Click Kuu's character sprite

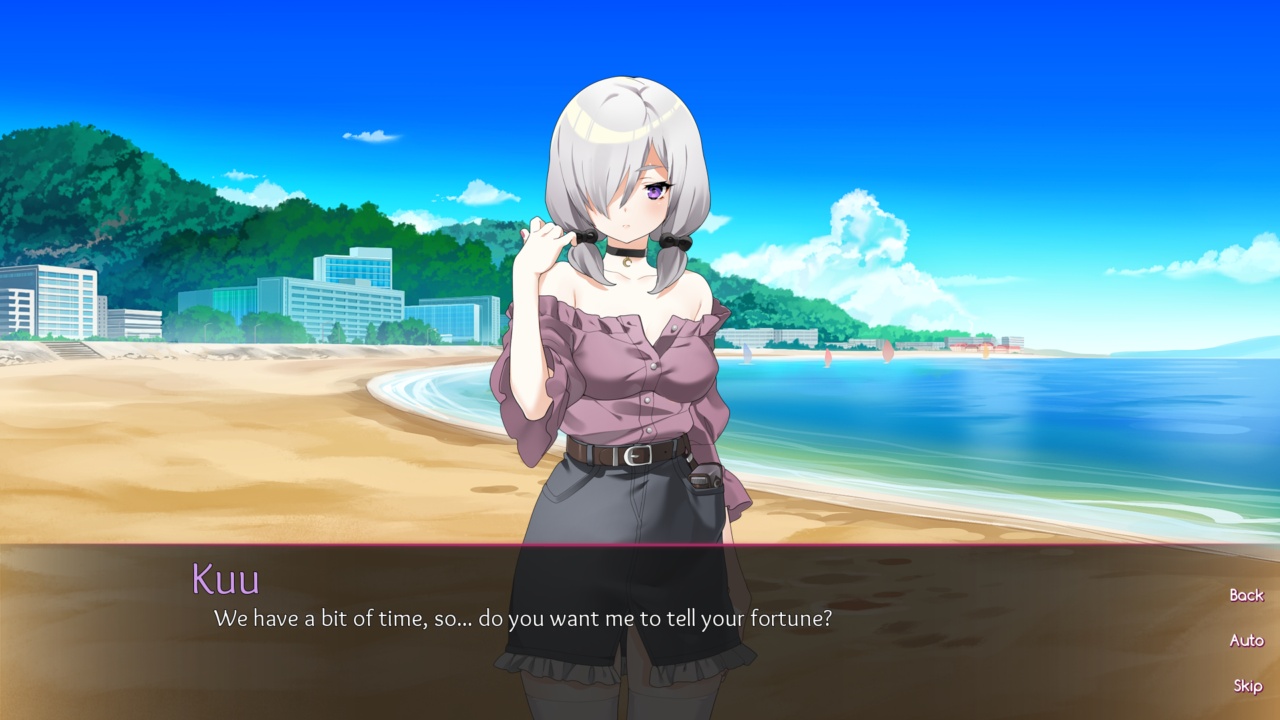[630, 400]
